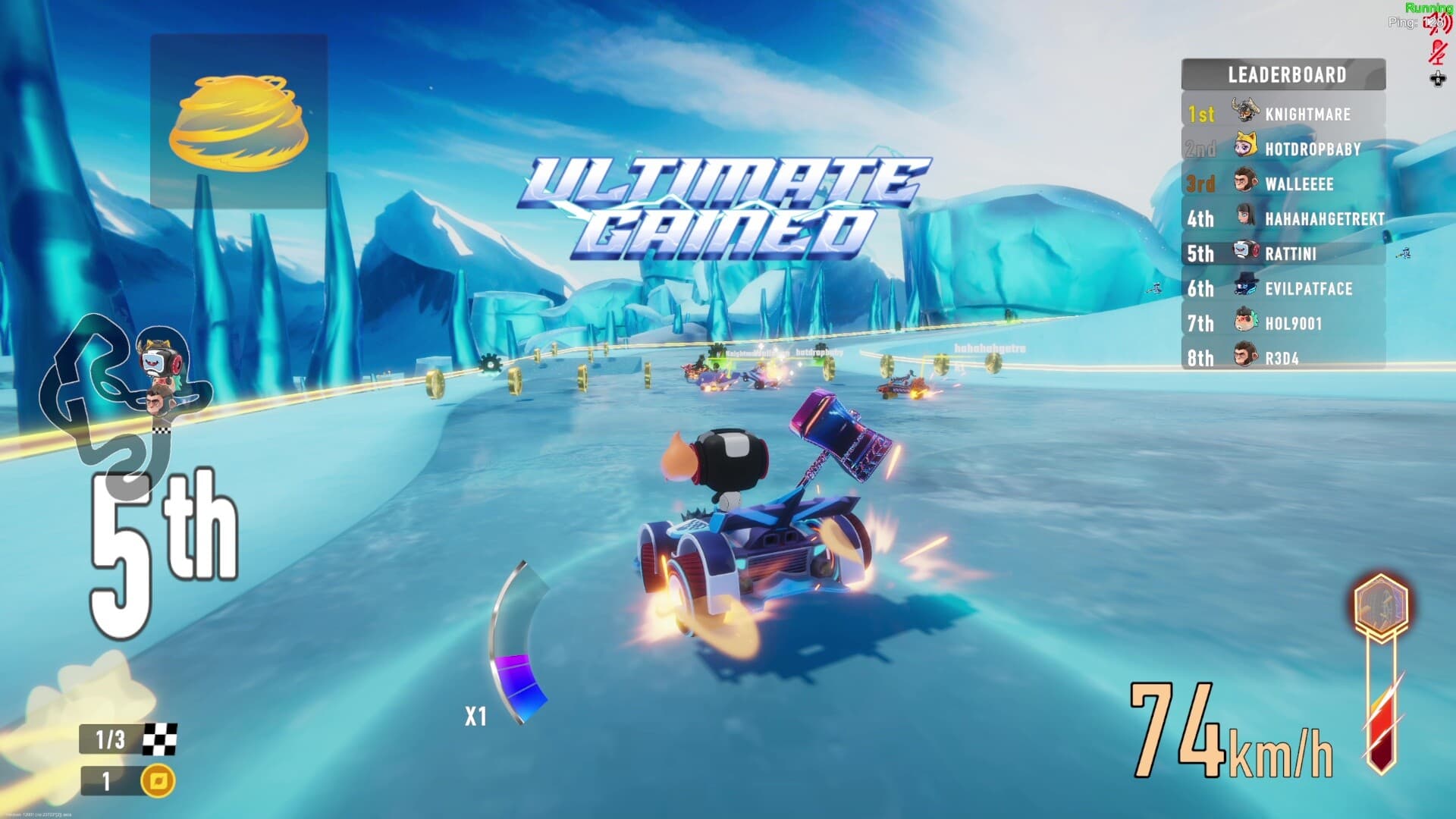Click the Leaderboard header

tap(1283, 74)
